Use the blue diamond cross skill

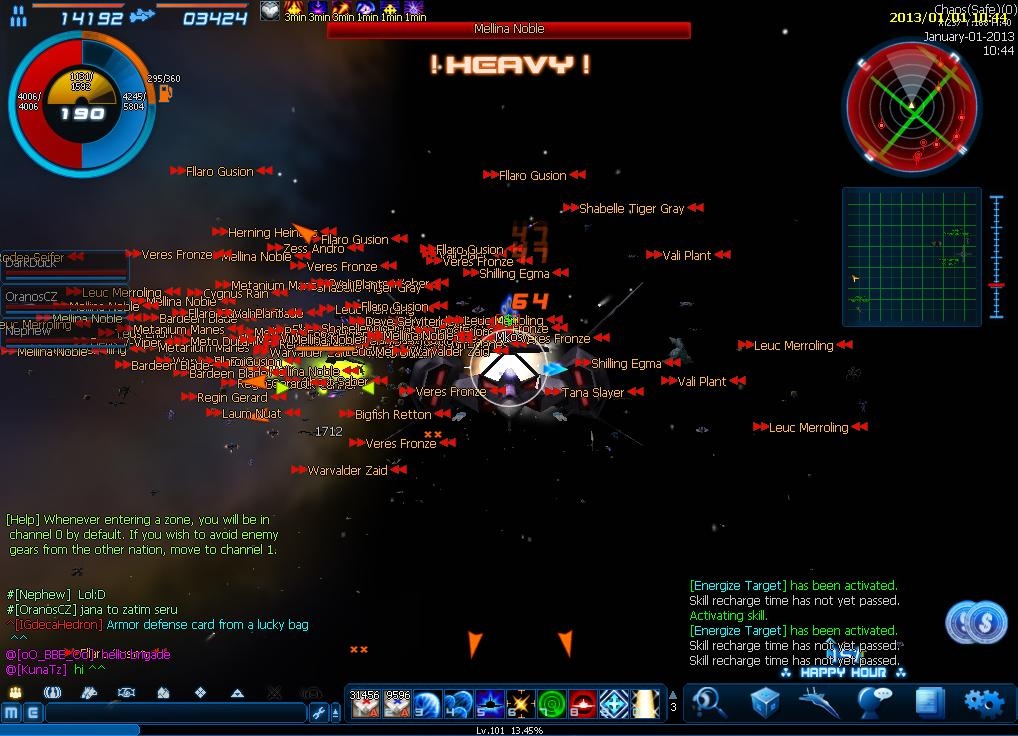click(614, 704)
